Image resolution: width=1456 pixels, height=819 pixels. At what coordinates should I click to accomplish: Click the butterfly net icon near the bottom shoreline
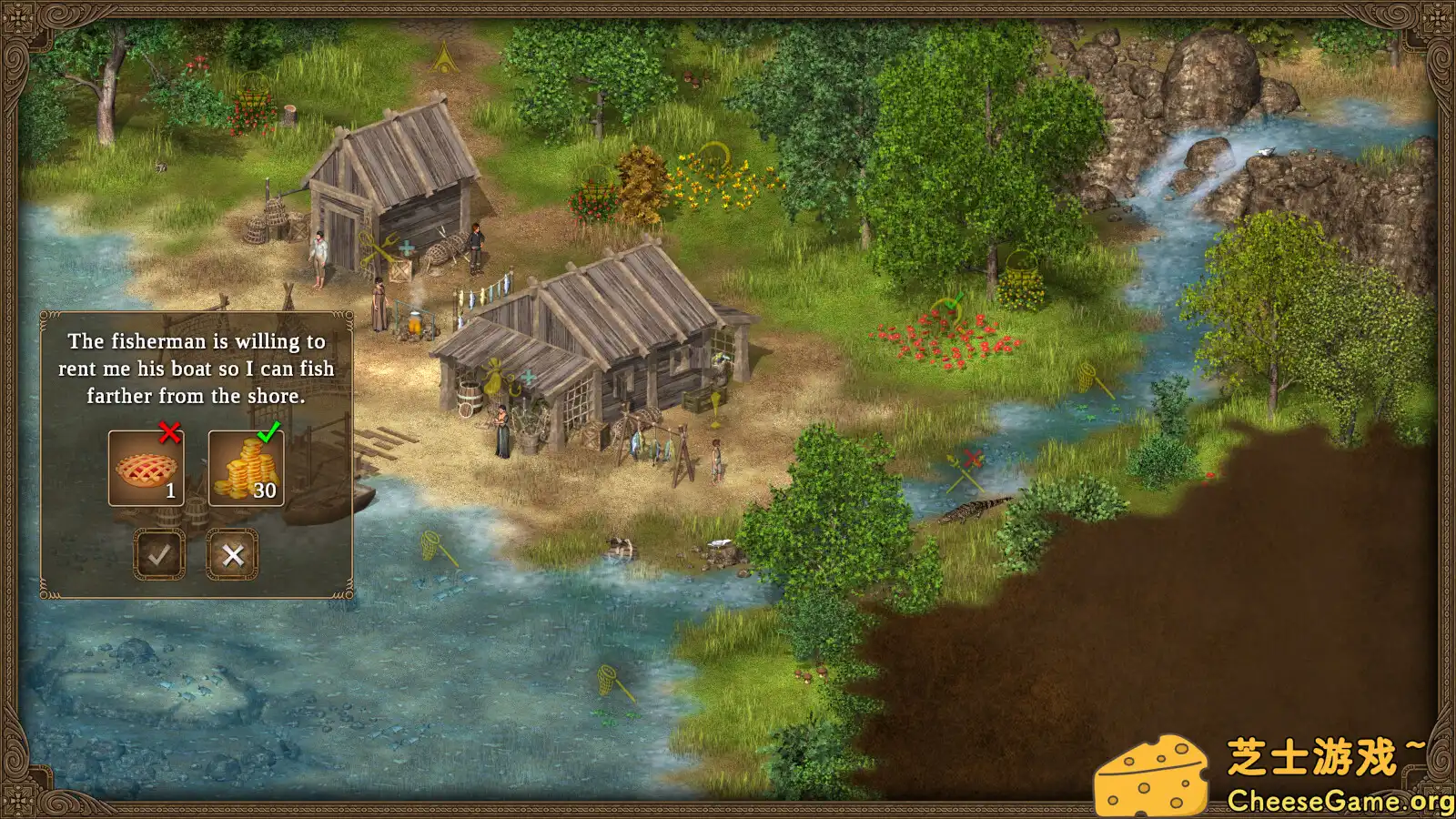[x=608, y=681]
